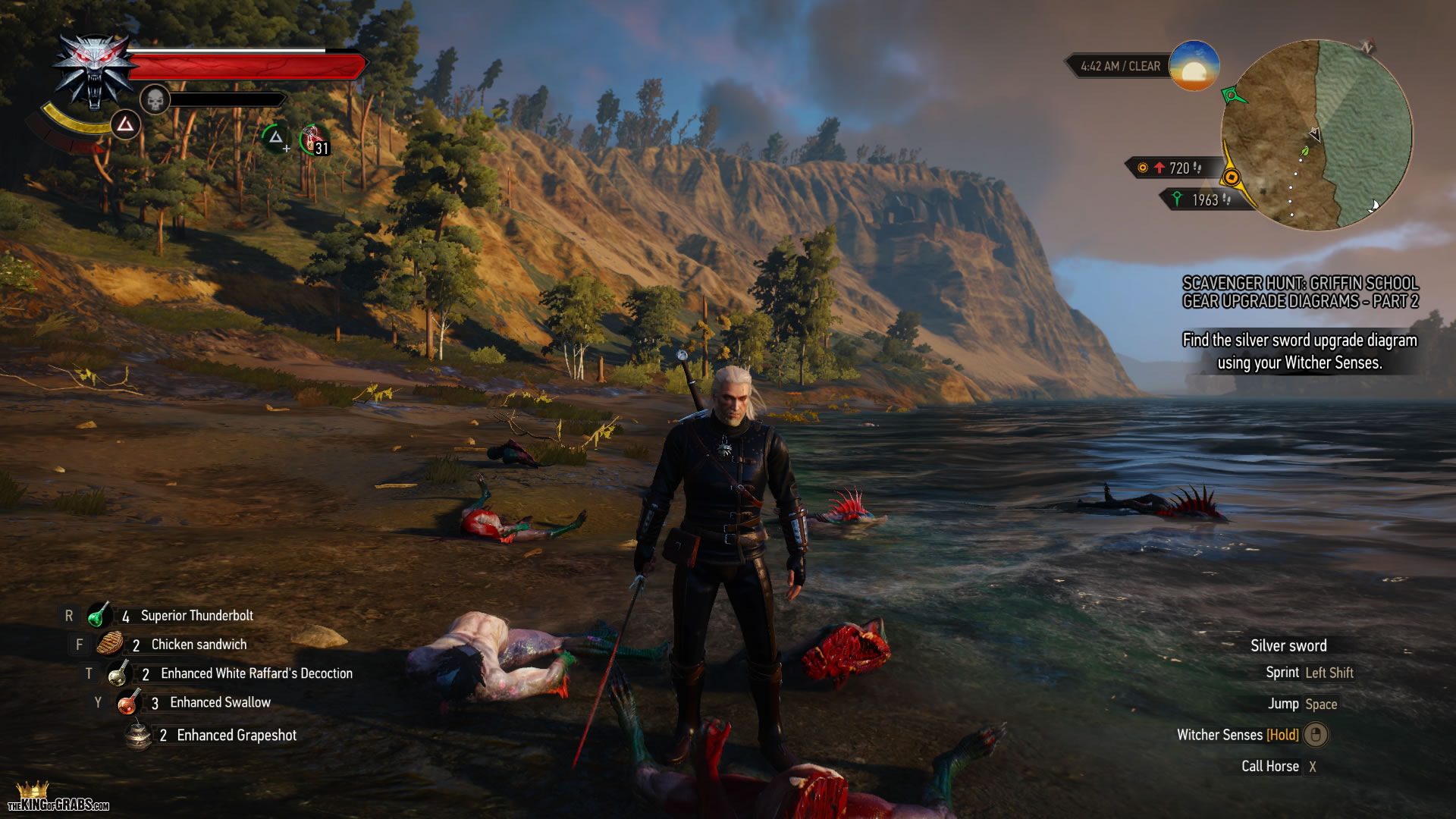Open the Scavenger Hunt Griffin School quest tracker
This screenshot has width=1456, height=819.
pos(1300,292)
